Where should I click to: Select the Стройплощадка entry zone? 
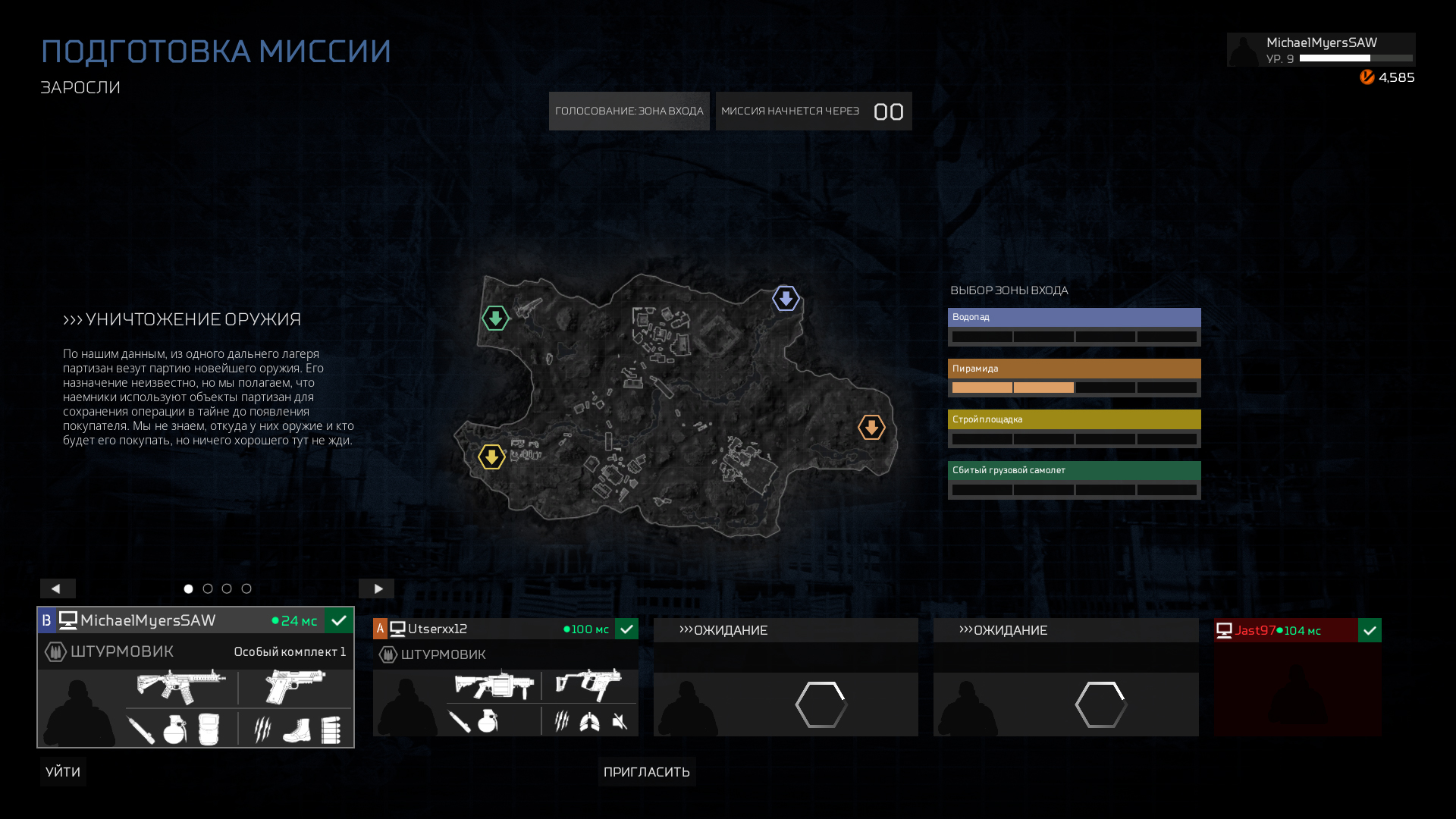(1074, 419)
